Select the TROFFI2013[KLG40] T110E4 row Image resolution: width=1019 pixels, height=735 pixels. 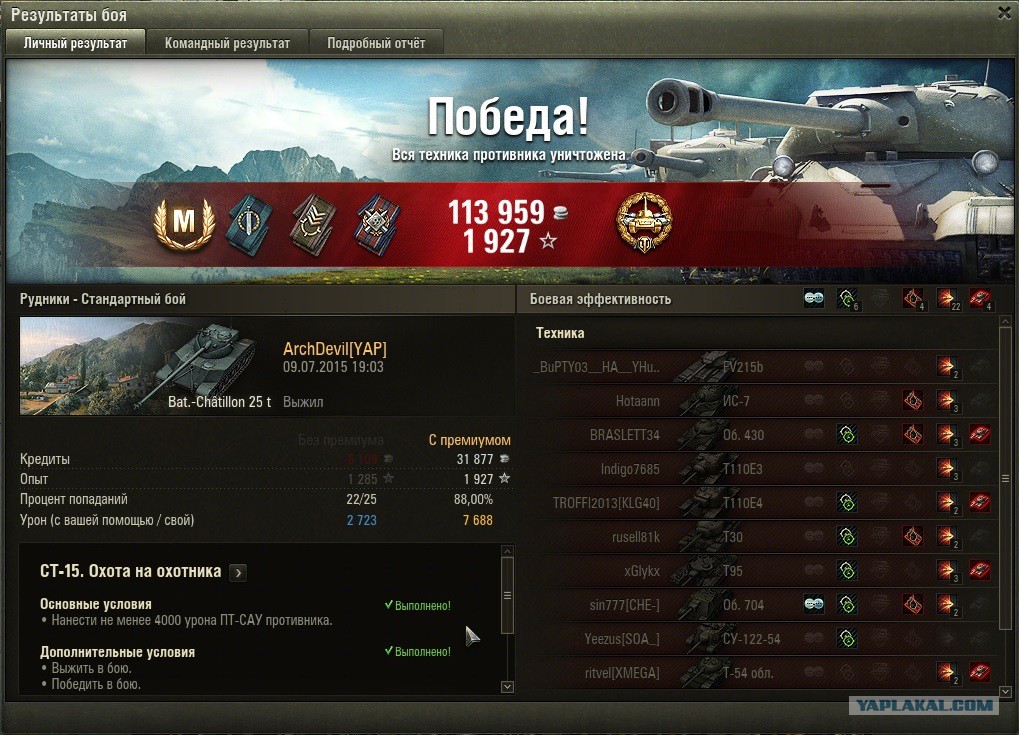(760, 502)
